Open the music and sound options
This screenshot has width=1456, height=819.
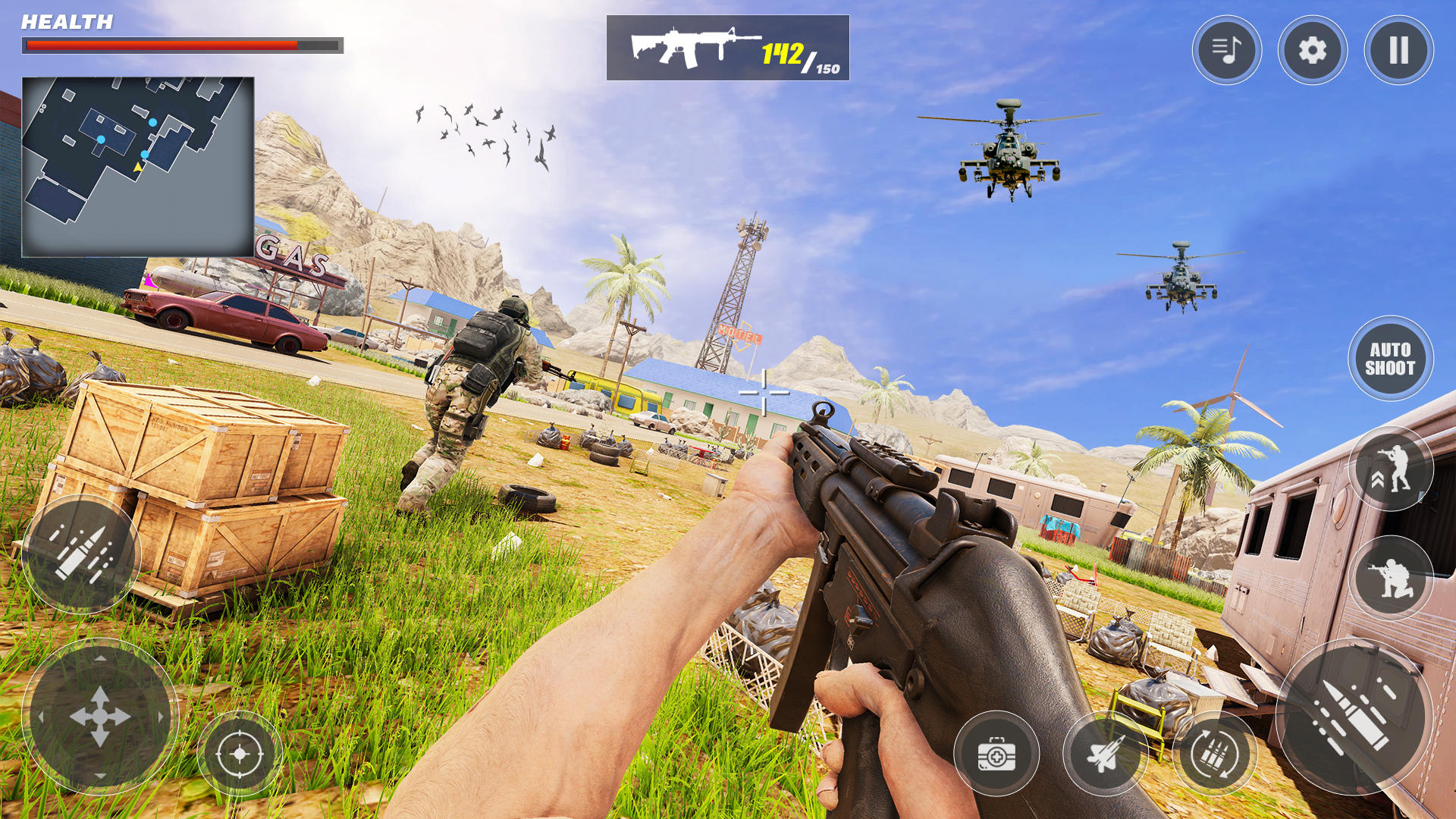click(1227, 49)
